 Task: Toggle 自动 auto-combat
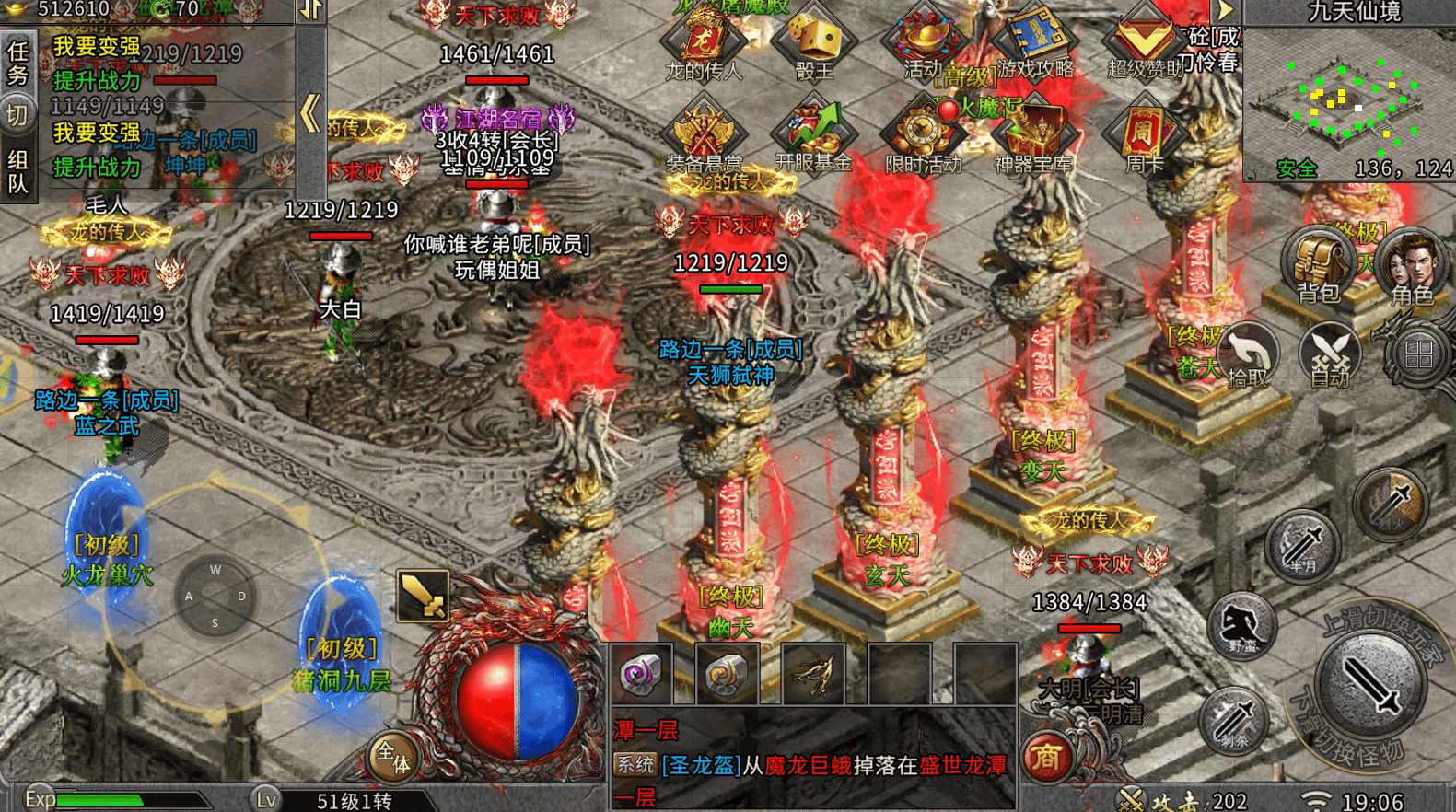[x=1330, y=356]
